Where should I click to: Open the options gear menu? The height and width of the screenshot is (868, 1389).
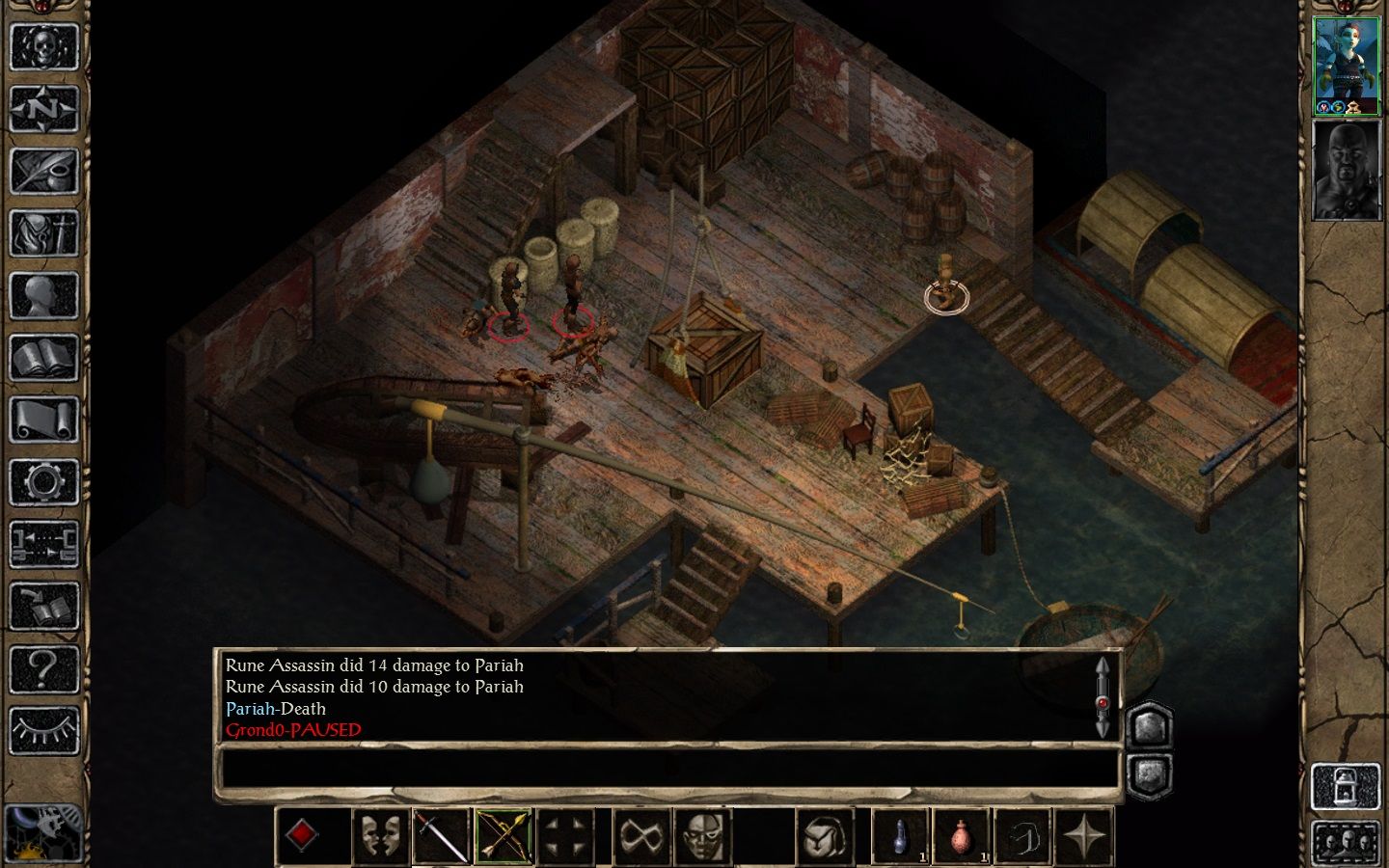pos(43,482)
